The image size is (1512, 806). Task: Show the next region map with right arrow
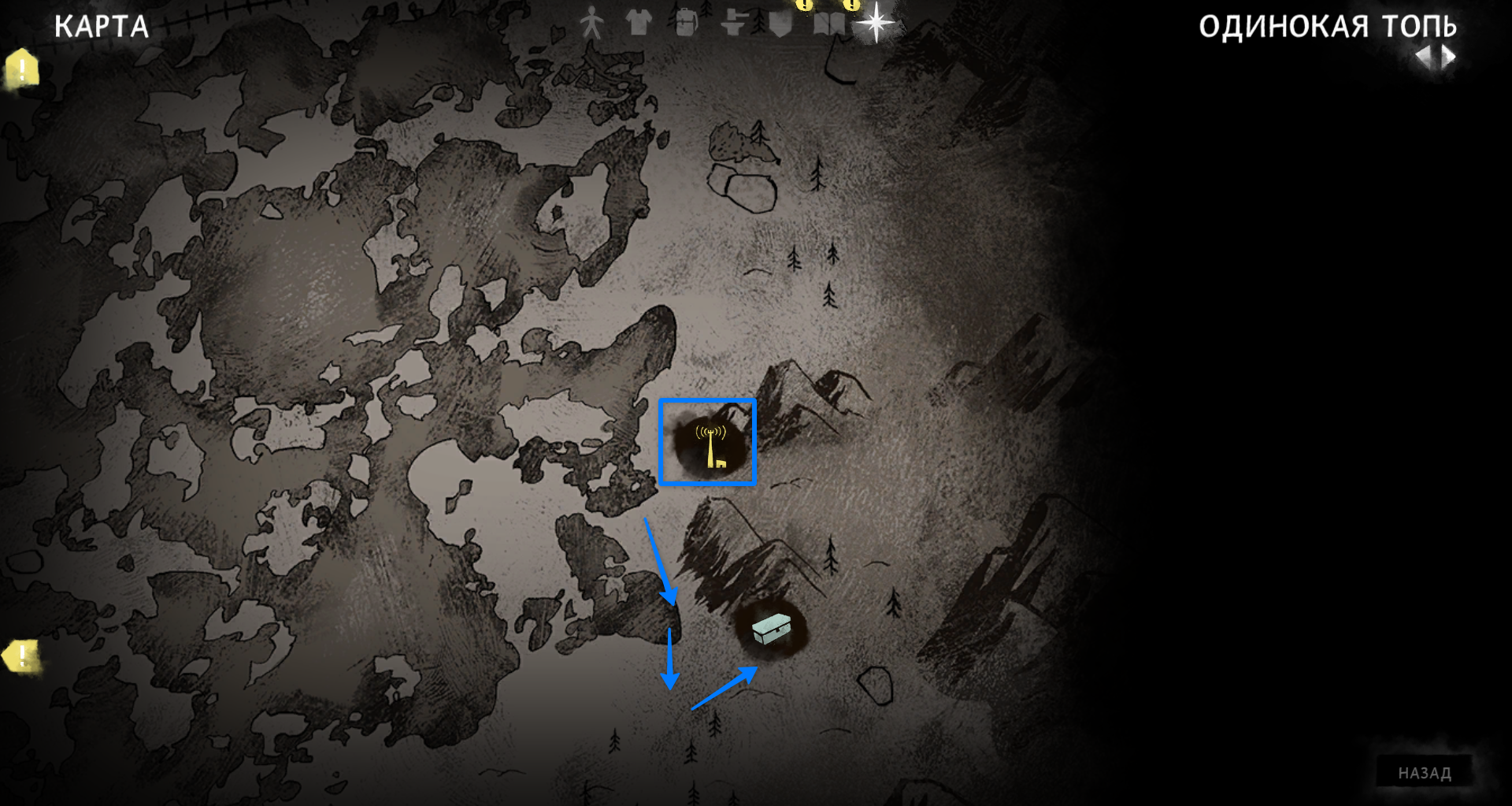[x=1449, y=57]
